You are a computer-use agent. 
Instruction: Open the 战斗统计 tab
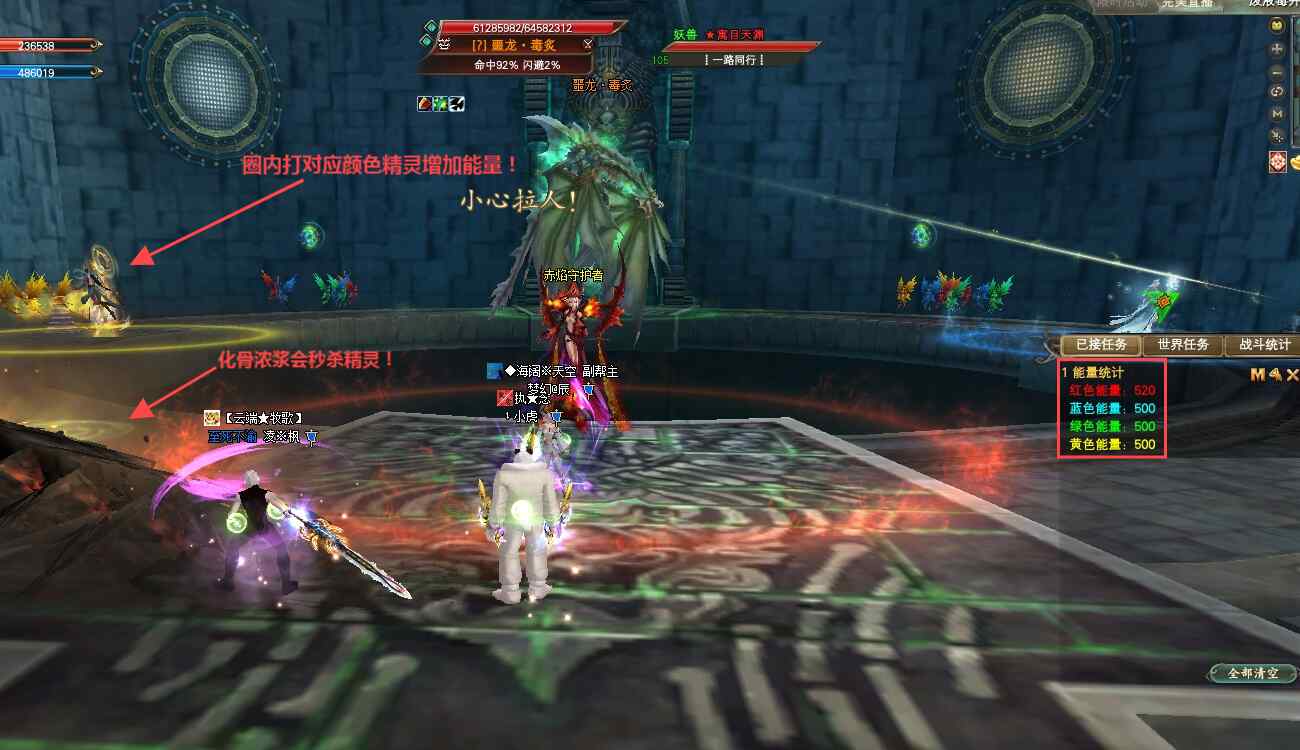[1263, 344]
